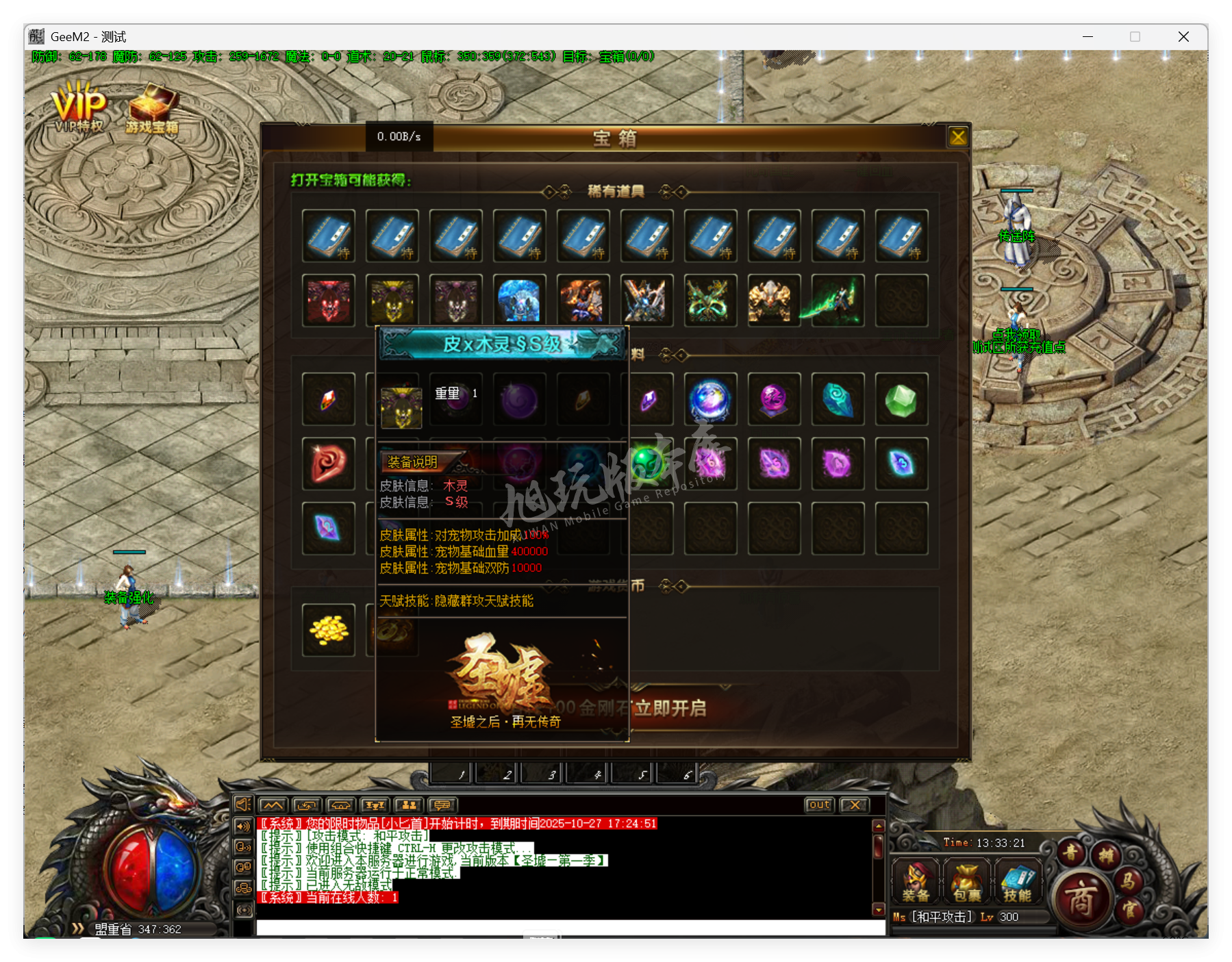Click the 摊 (stall) round menu button
1232x962 pixels.
(1107, 855)
